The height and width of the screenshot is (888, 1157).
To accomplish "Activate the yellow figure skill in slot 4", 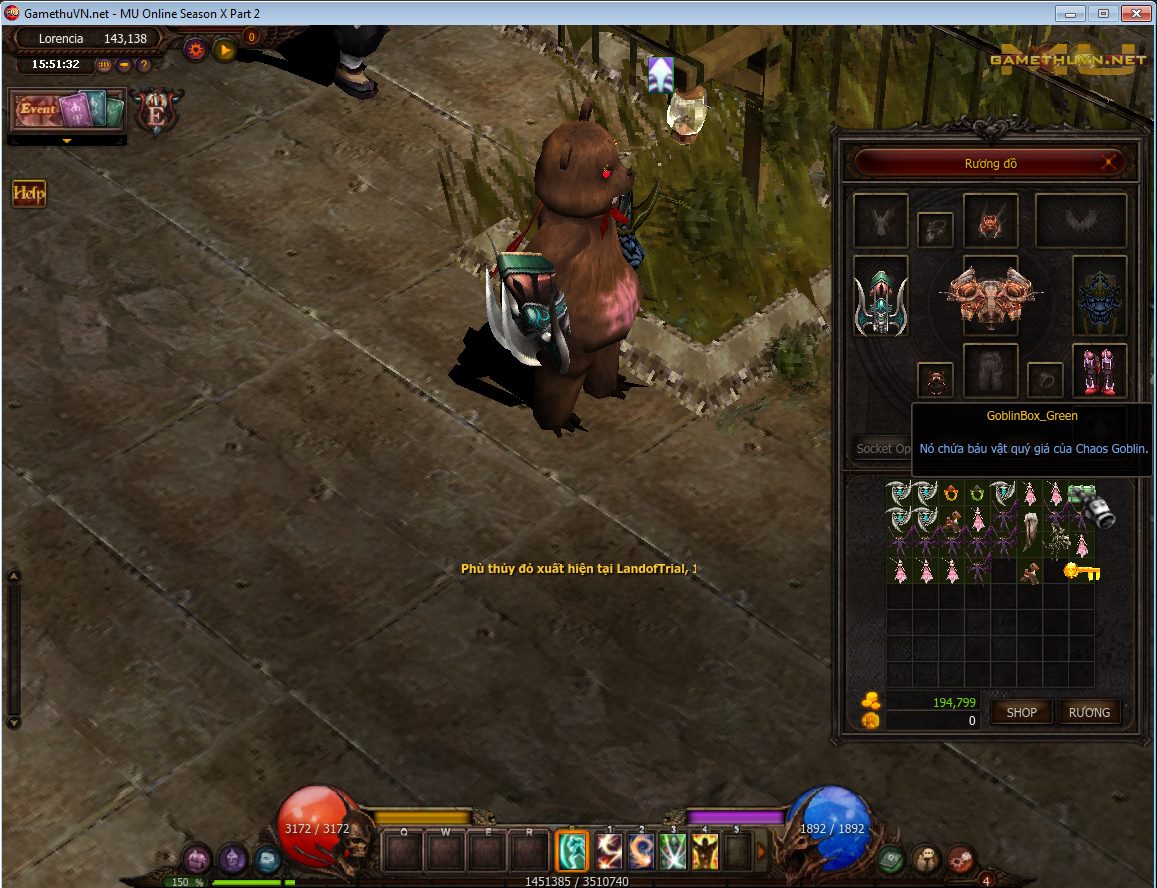I will click(705, 851).
